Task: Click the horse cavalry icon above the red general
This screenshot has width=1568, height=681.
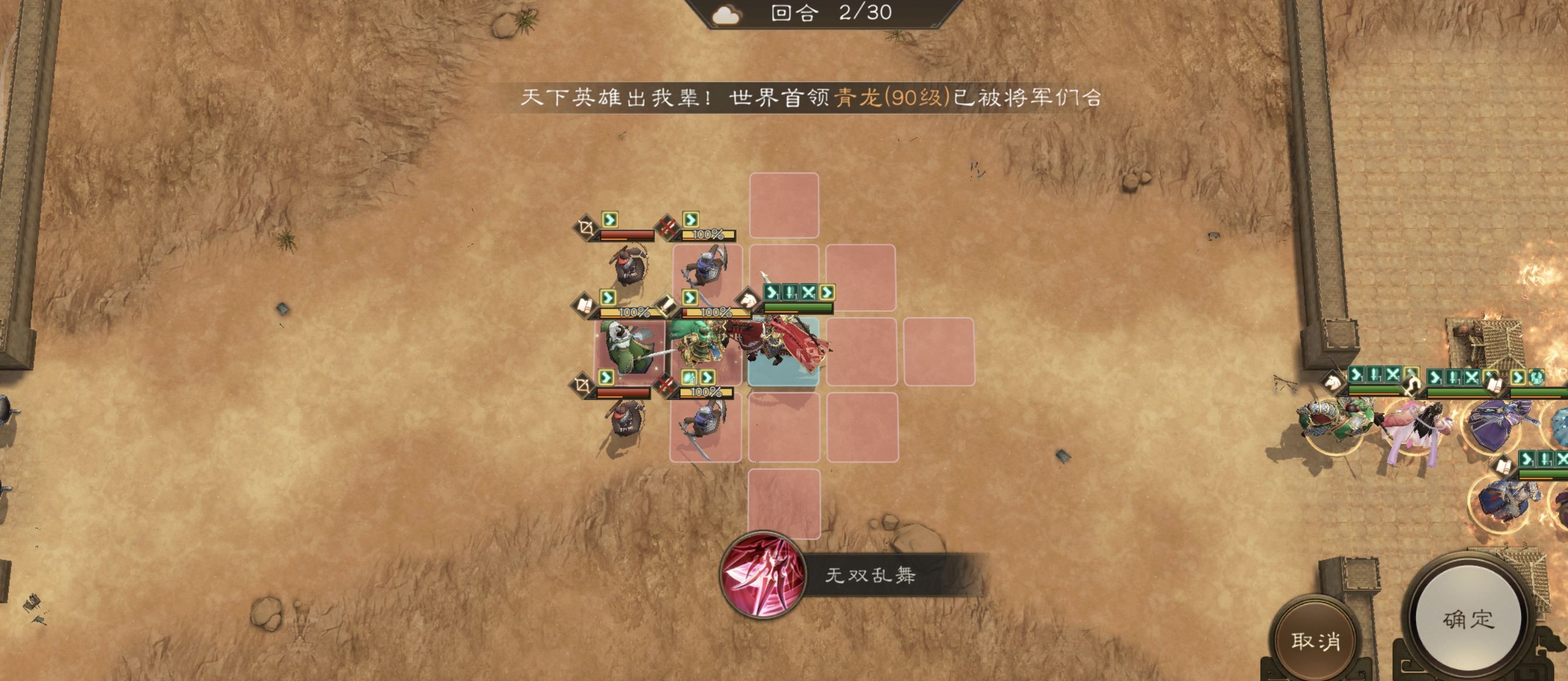Action: (748, 301)
